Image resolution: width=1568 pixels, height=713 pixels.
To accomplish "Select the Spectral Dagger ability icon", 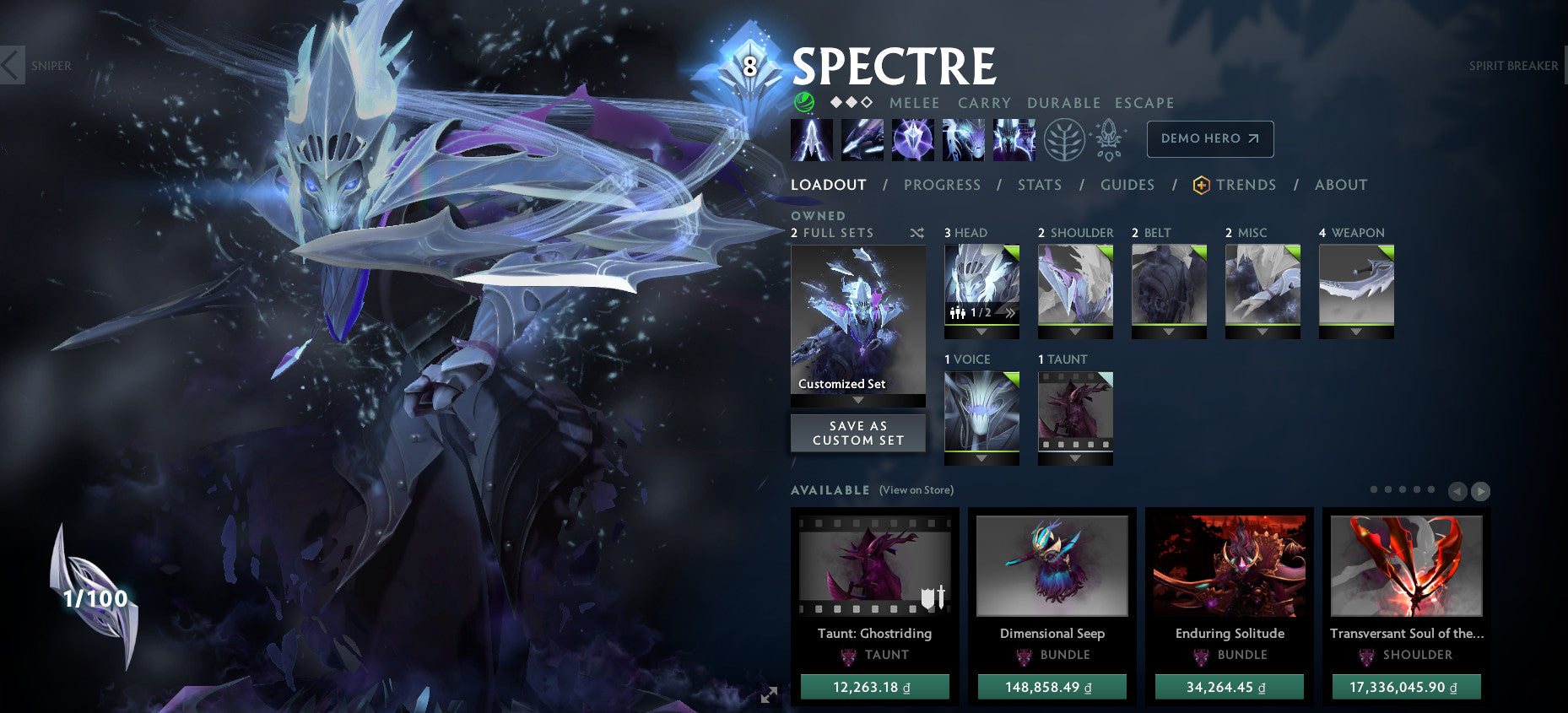I will [813, 139].
